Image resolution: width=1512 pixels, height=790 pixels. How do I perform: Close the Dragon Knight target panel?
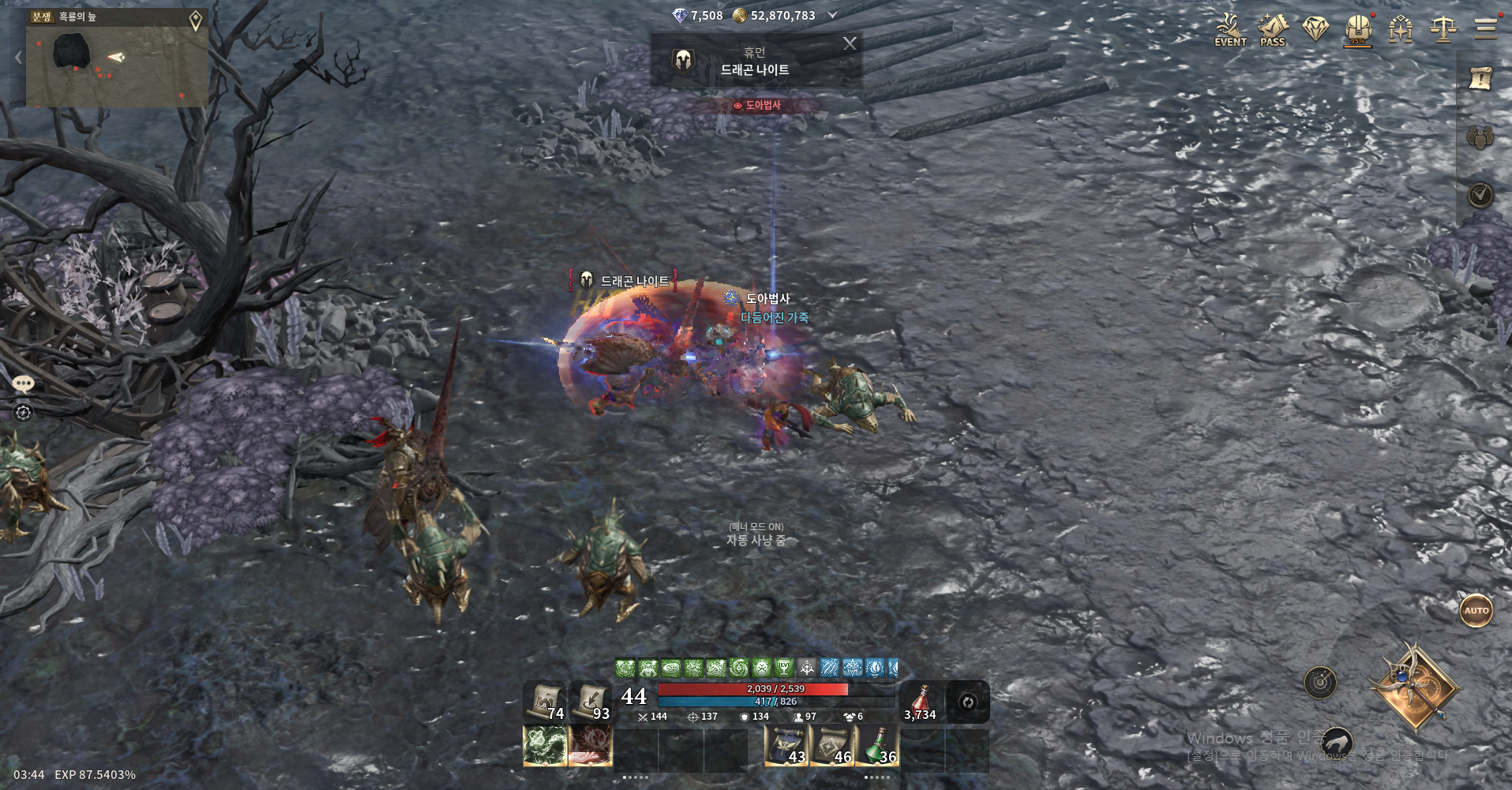tap(850, 43)
